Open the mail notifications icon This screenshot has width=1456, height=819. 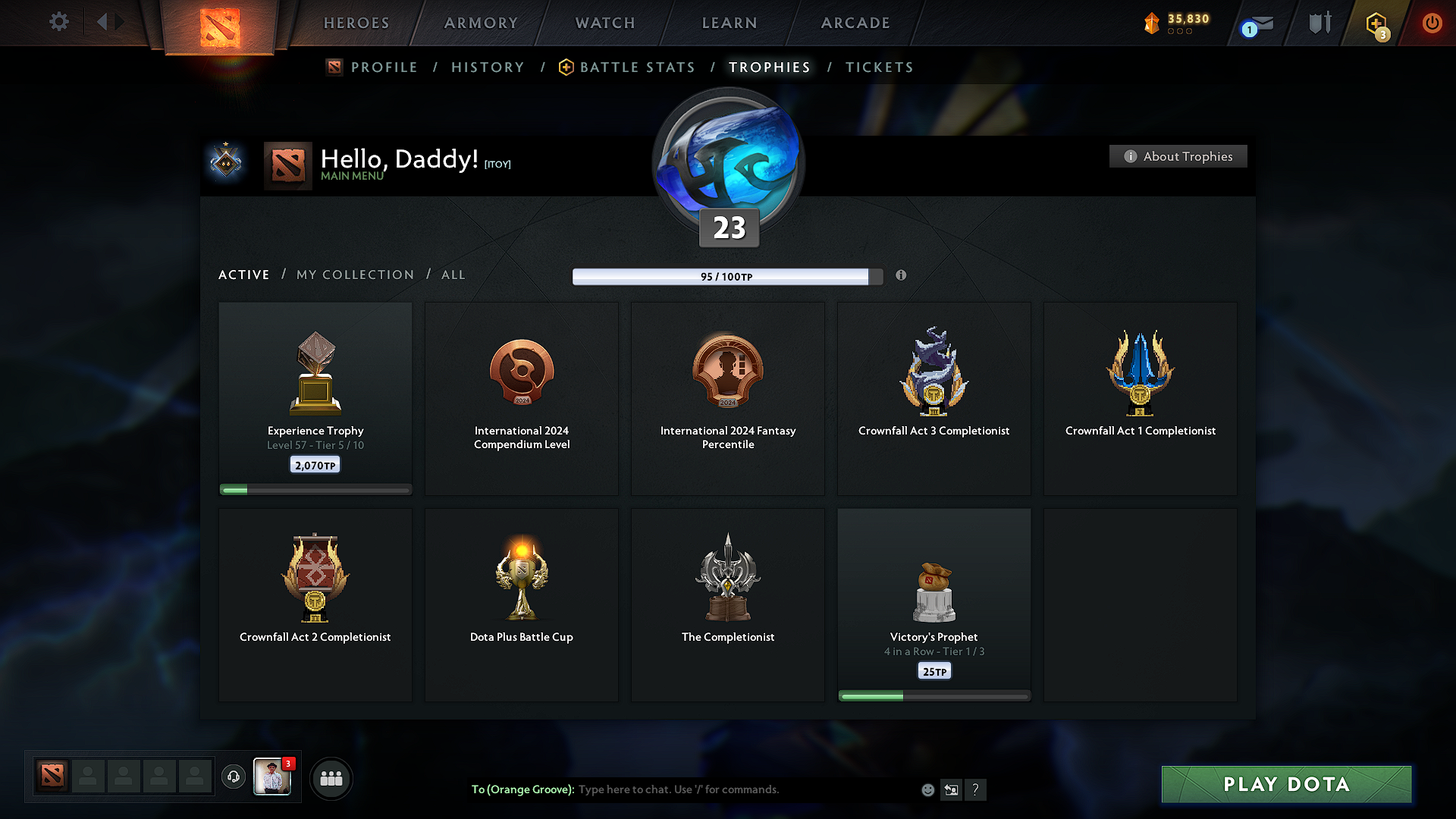(1253, 24)
